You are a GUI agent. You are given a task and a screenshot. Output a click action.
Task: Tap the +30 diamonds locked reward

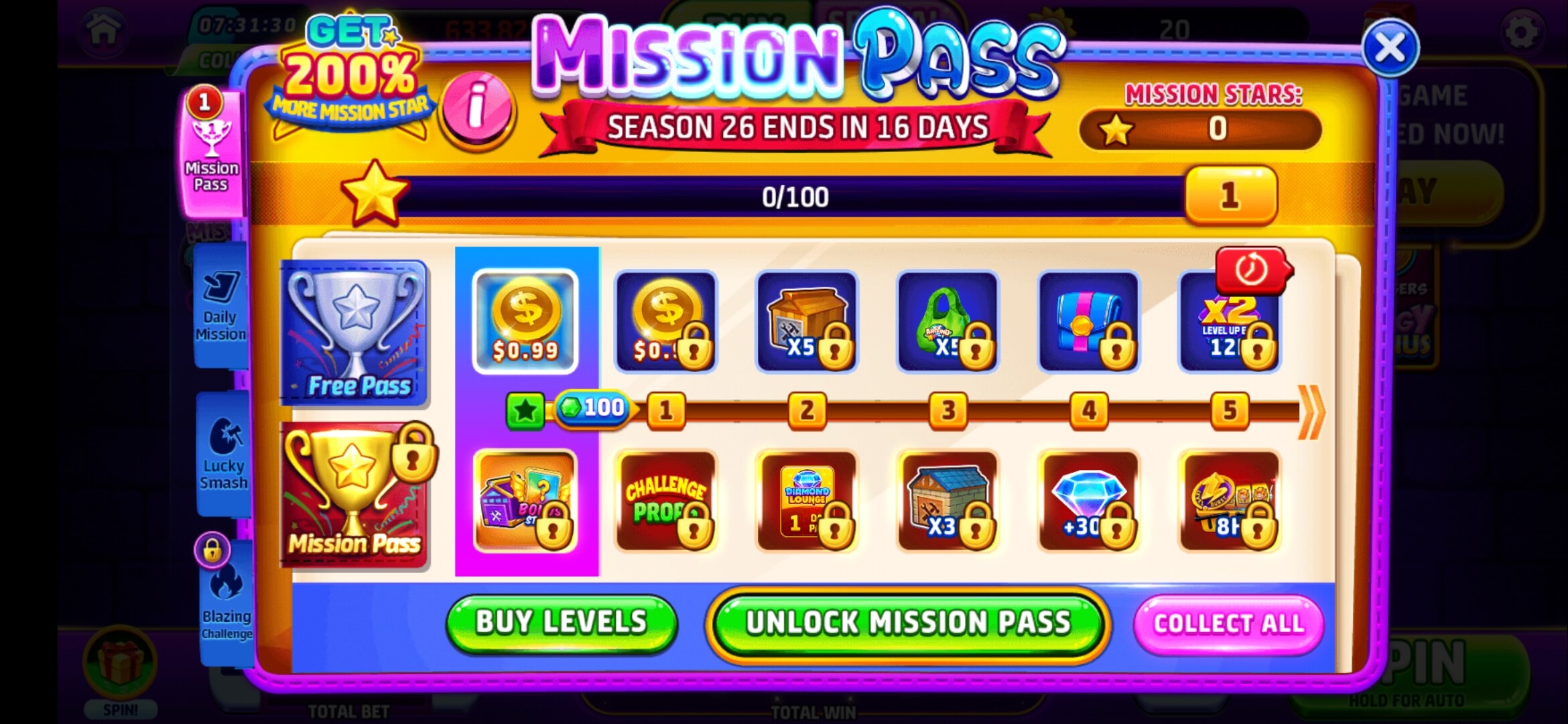coord(1089,501)
